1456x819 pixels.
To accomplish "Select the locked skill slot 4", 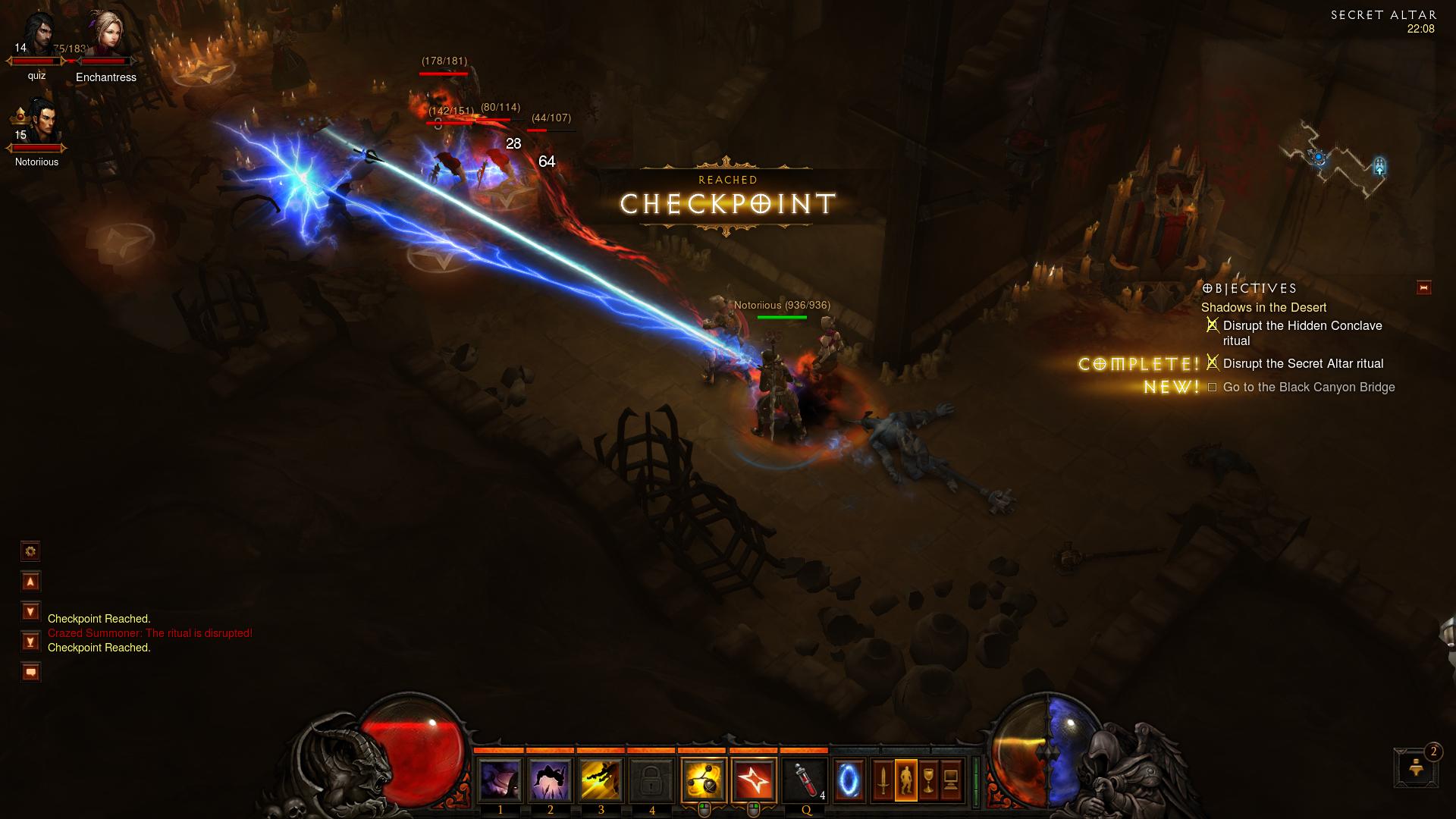I will pos(651,780).
